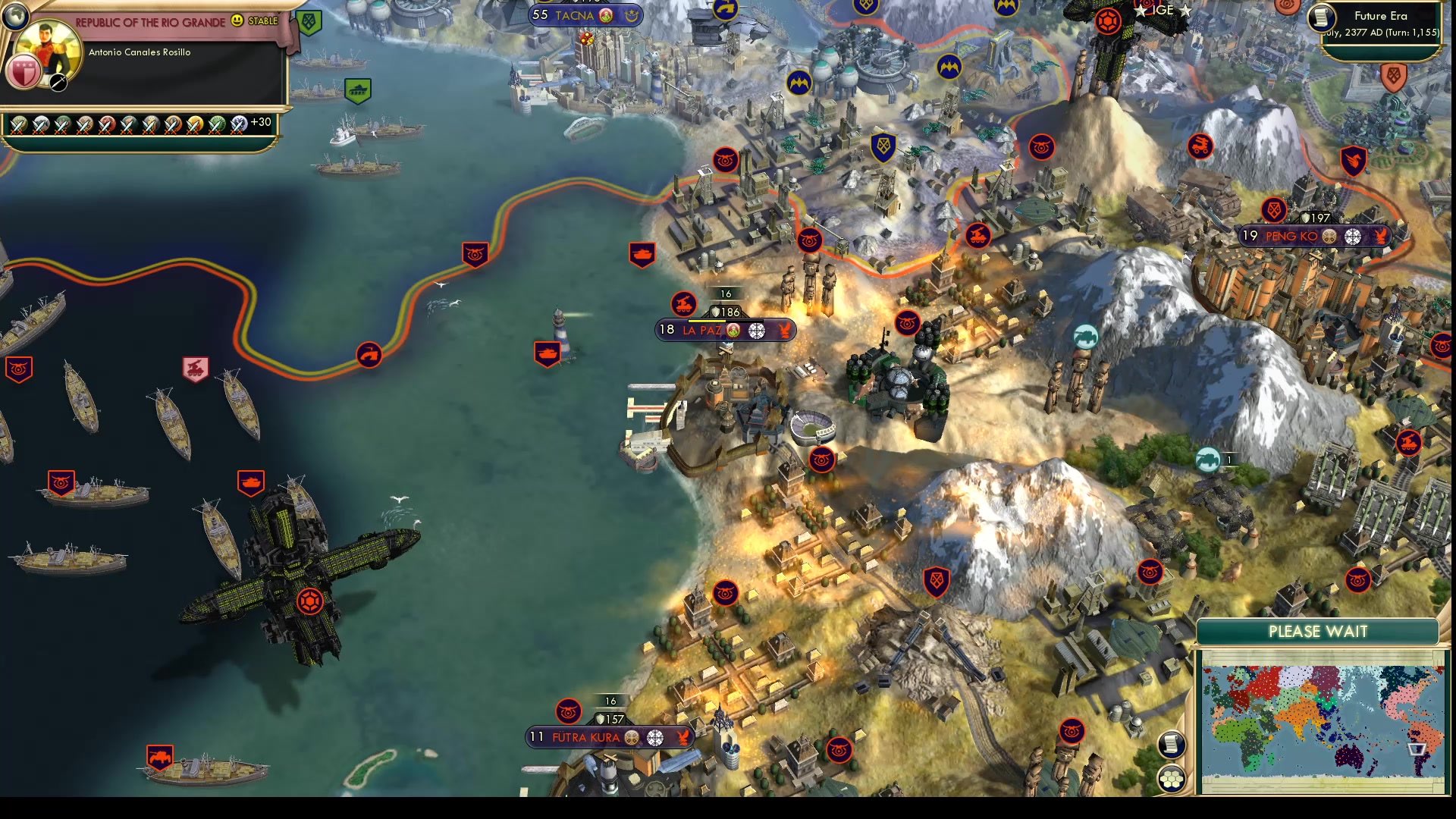Select the FUTRA KURA city banner
The width and height of the screenshot is (1456, 819).
[x=588, y=736]
